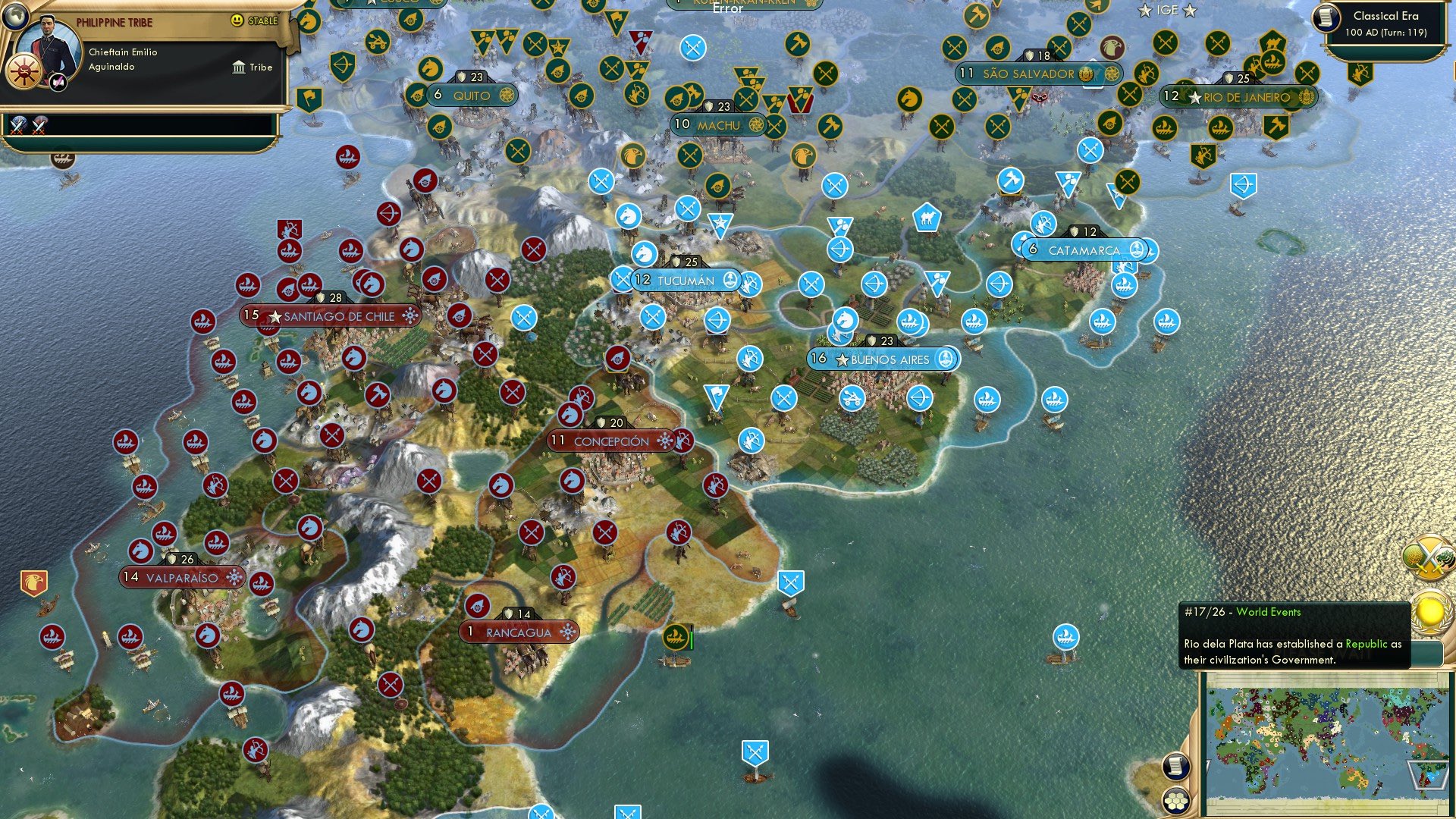Open the Buenos Aires city banner
Image resolution: width=1456 pixels, height=819 pixels.
[887, 359]
